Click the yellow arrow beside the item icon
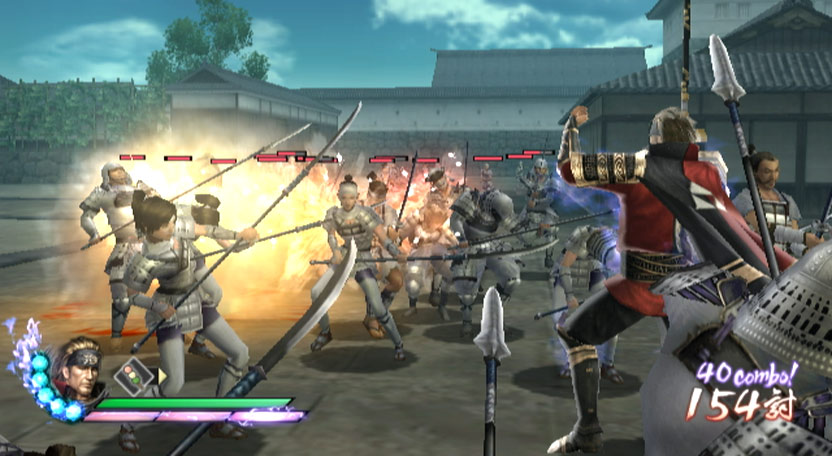 pyautogui.click(x=164, y=377)
